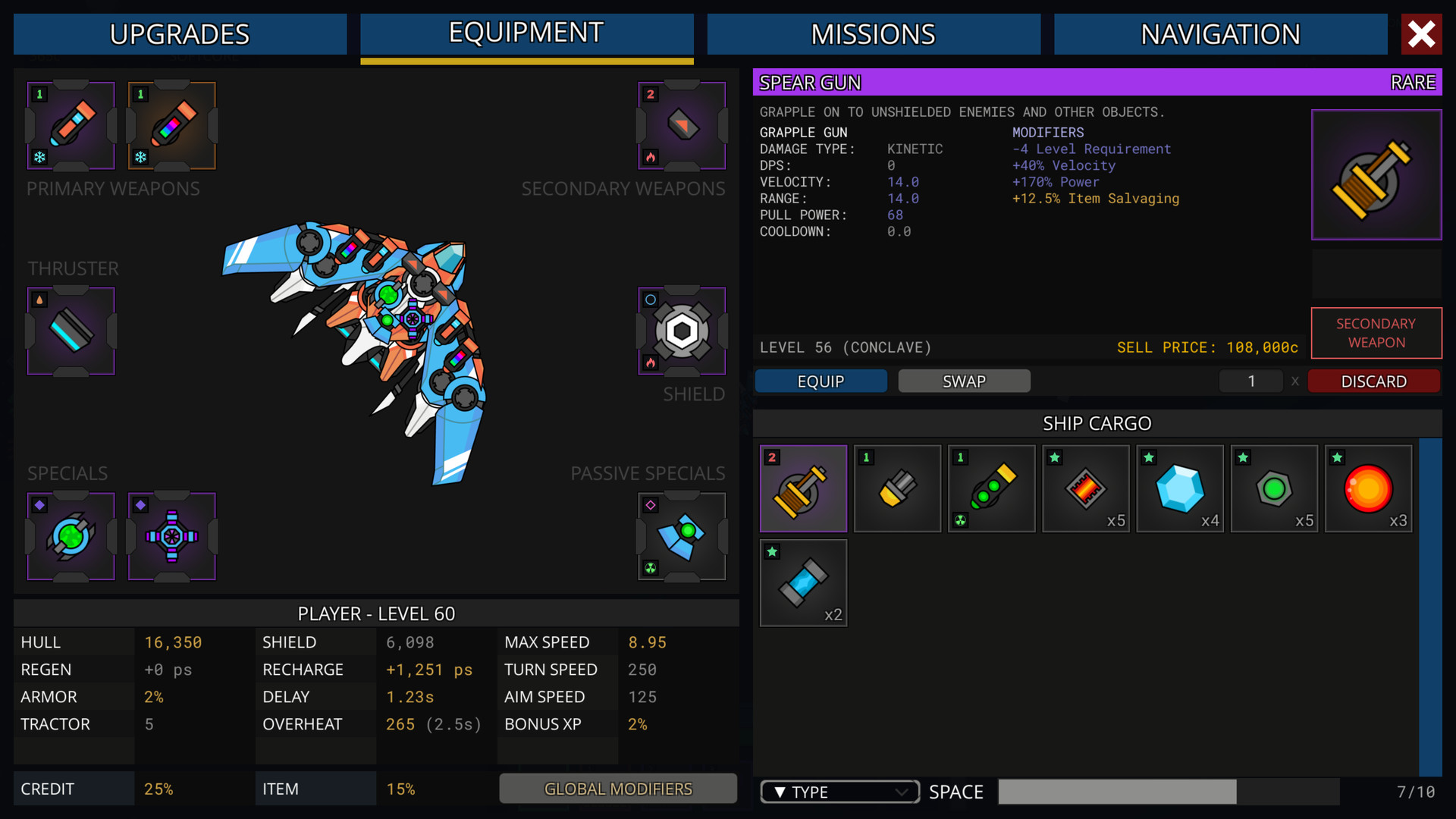1456x819 pixels.
Task: Click the EQUIP button
Action: click(820, 381)
